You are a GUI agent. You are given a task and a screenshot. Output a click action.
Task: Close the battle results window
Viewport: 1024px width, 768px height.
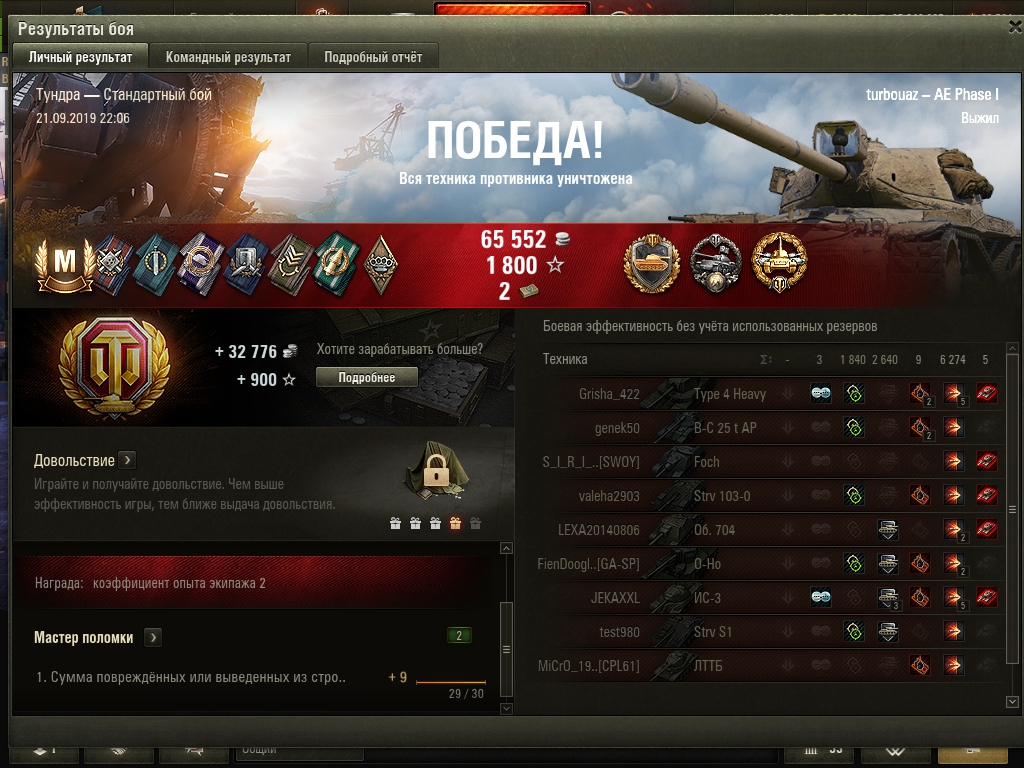coord(1010,29)
